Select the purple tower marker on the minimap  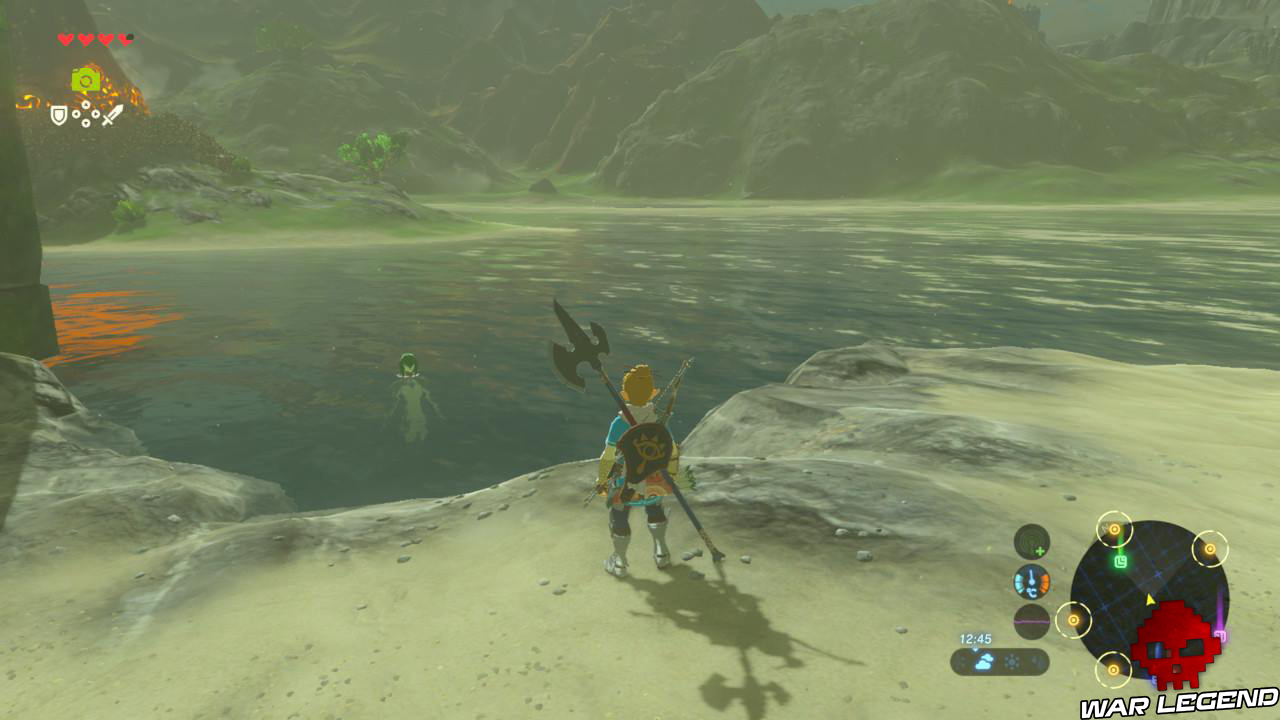pyautogui.click(x=1222, y=634)
